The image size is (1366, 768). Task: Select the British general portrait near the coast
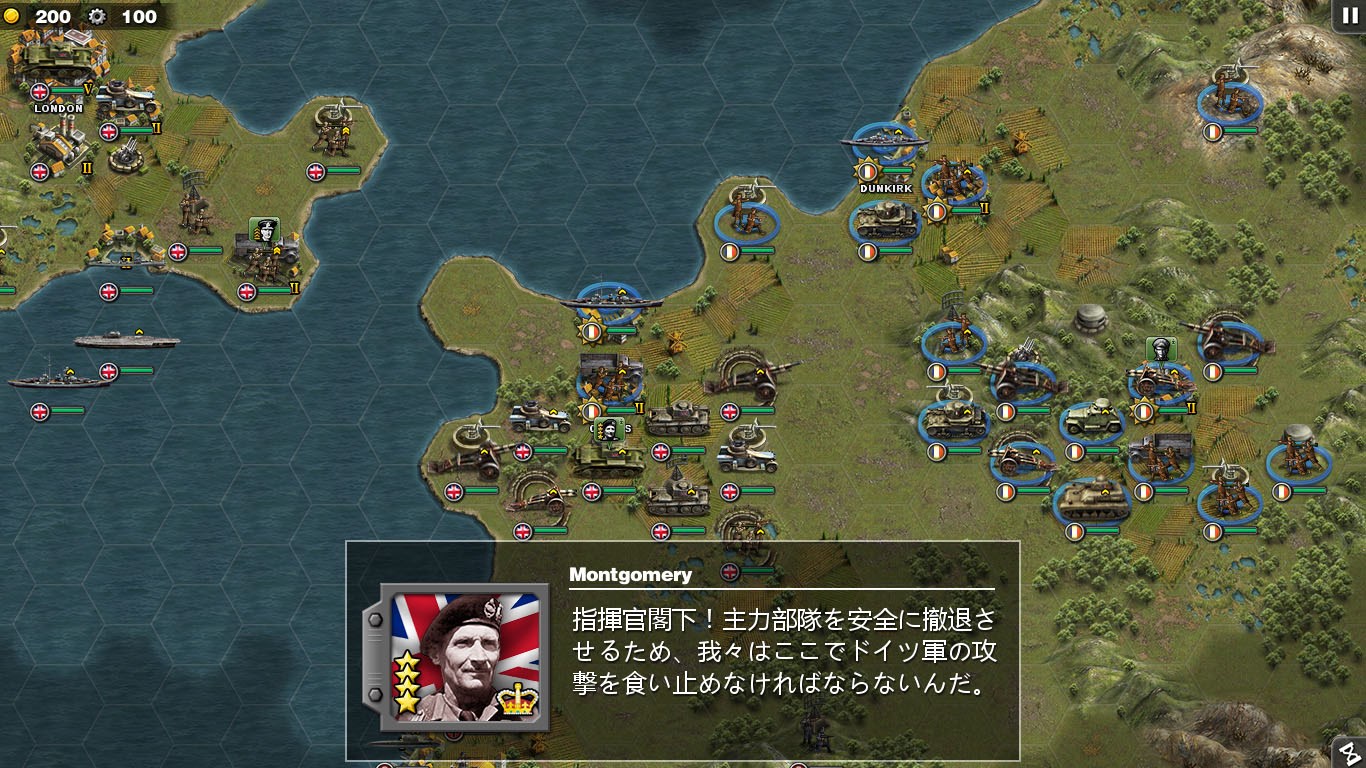(265, 230)
